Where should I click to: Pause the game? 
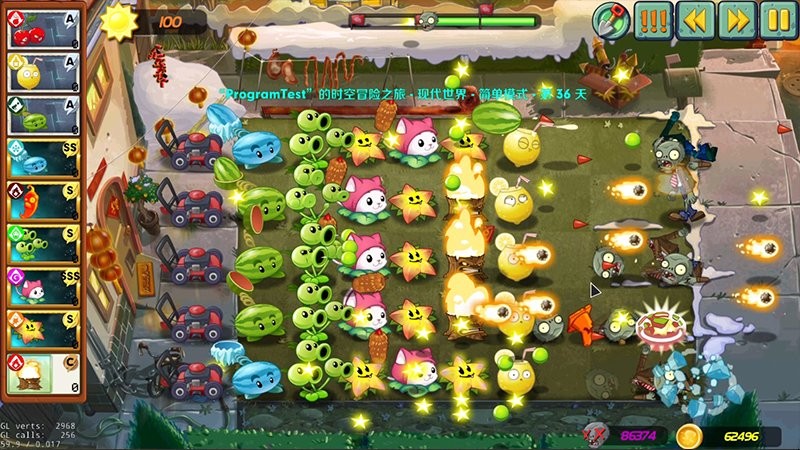pyautogui.click(x=777, y=19)
